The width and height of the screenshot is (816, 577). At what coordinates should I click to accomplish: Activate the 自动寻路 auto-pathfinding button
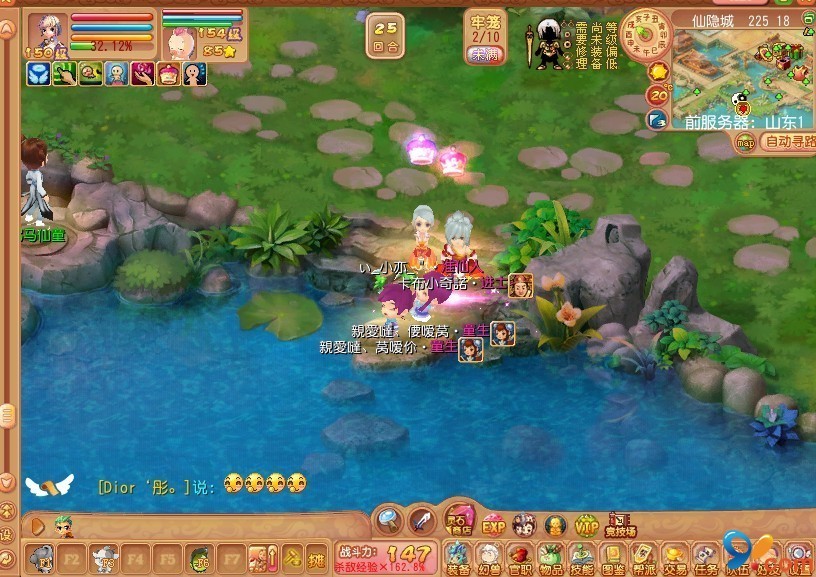tap(789, 142)
